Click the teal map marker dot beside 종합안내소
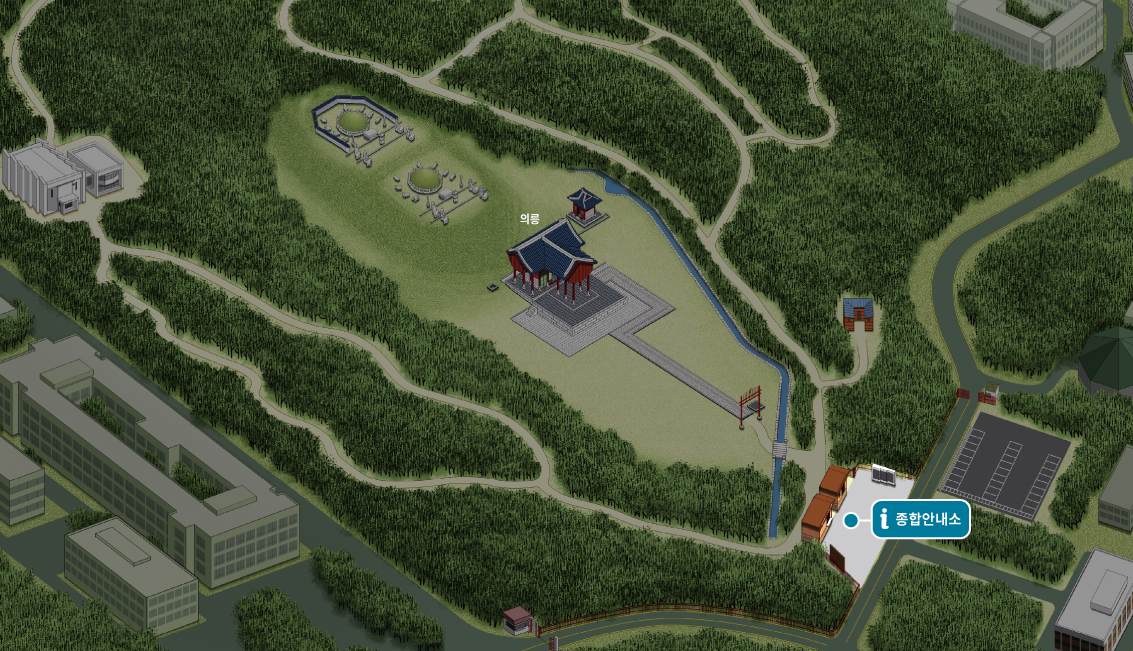1133x651 pixels. point(851,520)
